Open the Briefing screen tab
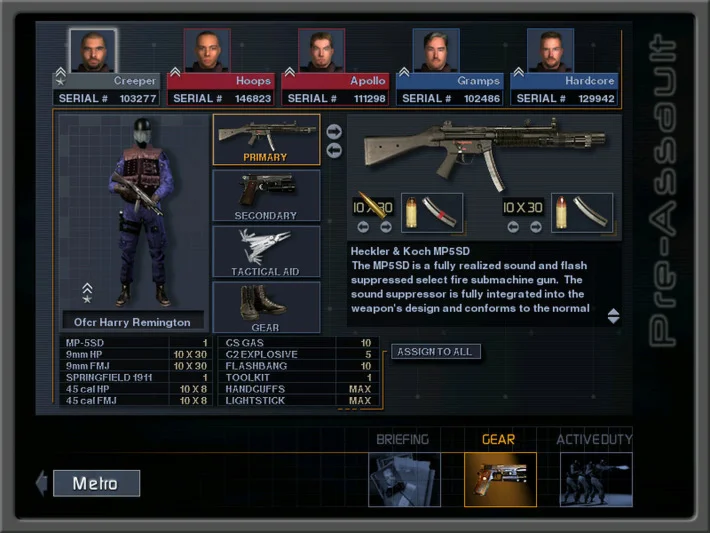This screenshot has height=533, width=710. 404,471
